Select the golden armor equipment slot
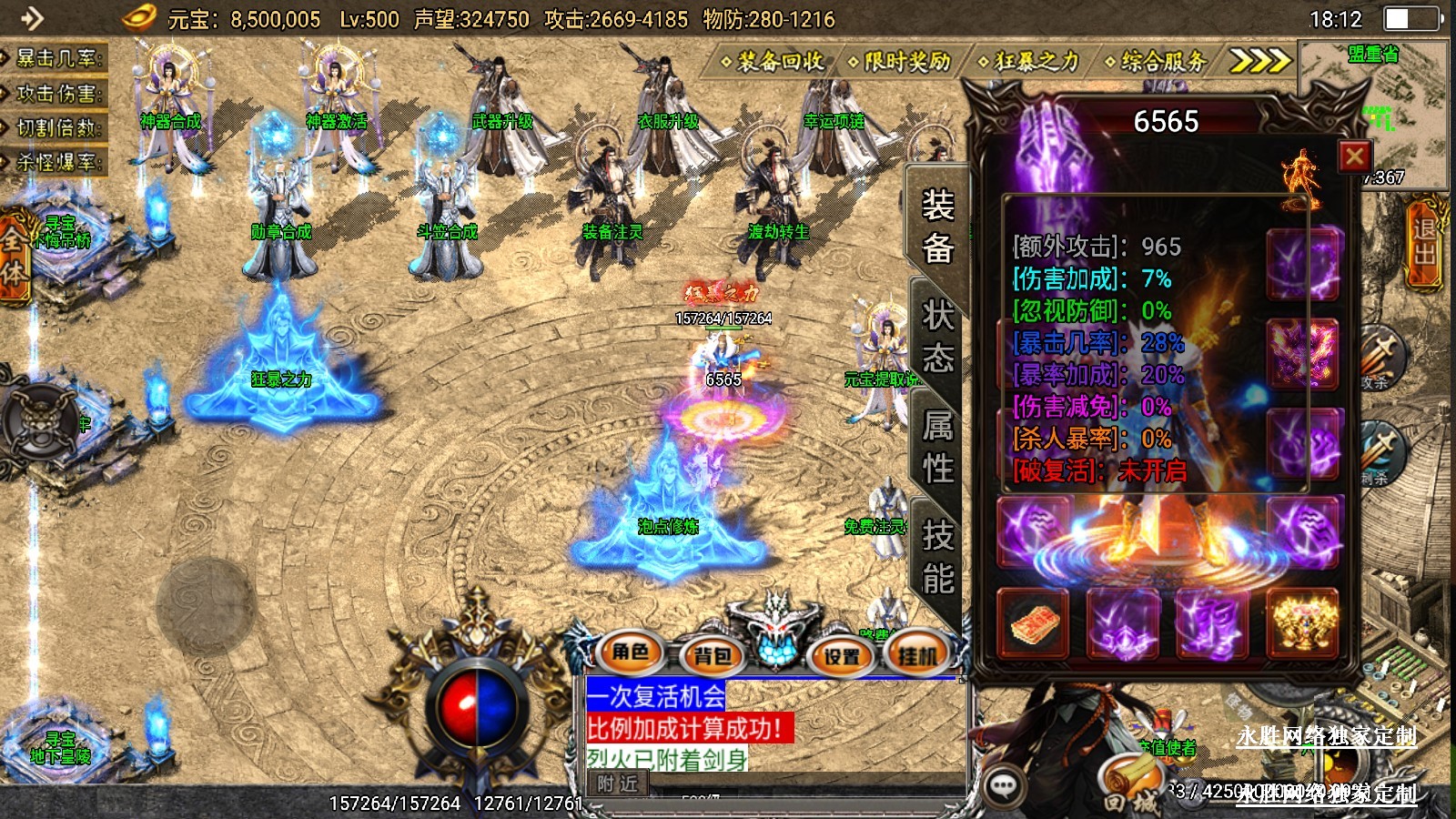This screenshot has width=1456, height=819. (x=1303, y=623)
